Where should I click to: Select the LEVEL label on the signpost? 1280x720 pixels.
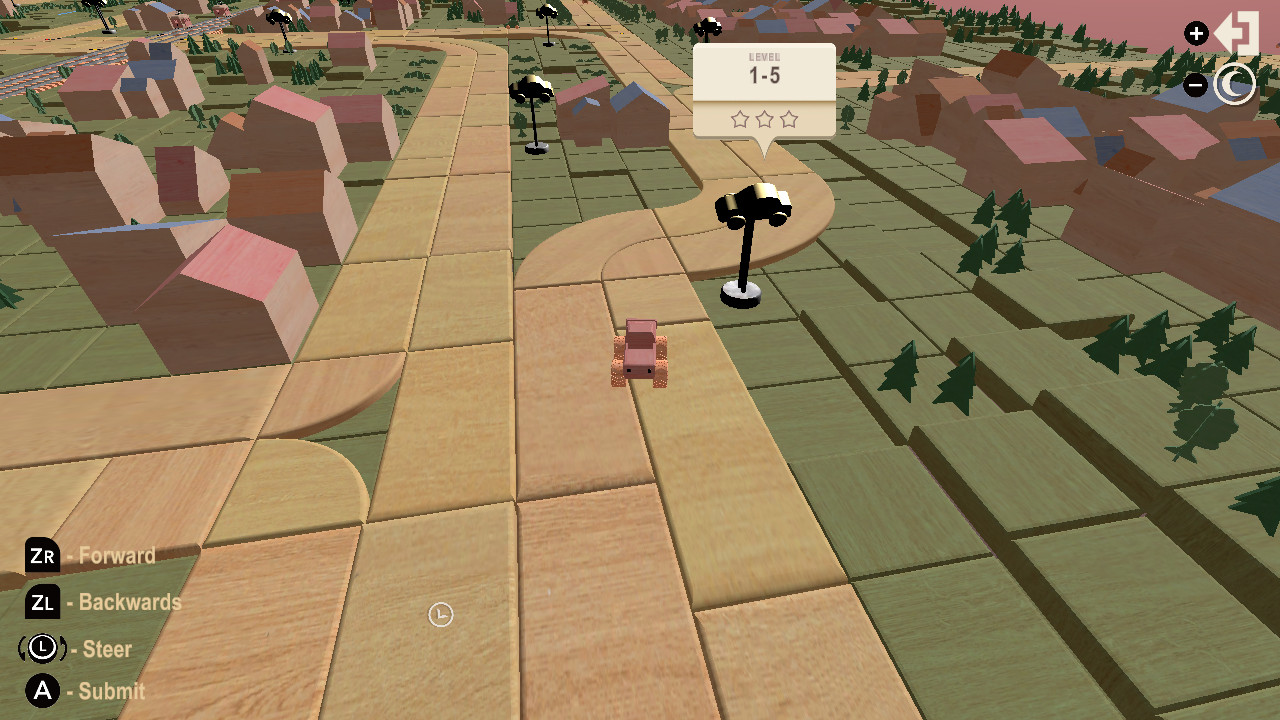(764, 57)
